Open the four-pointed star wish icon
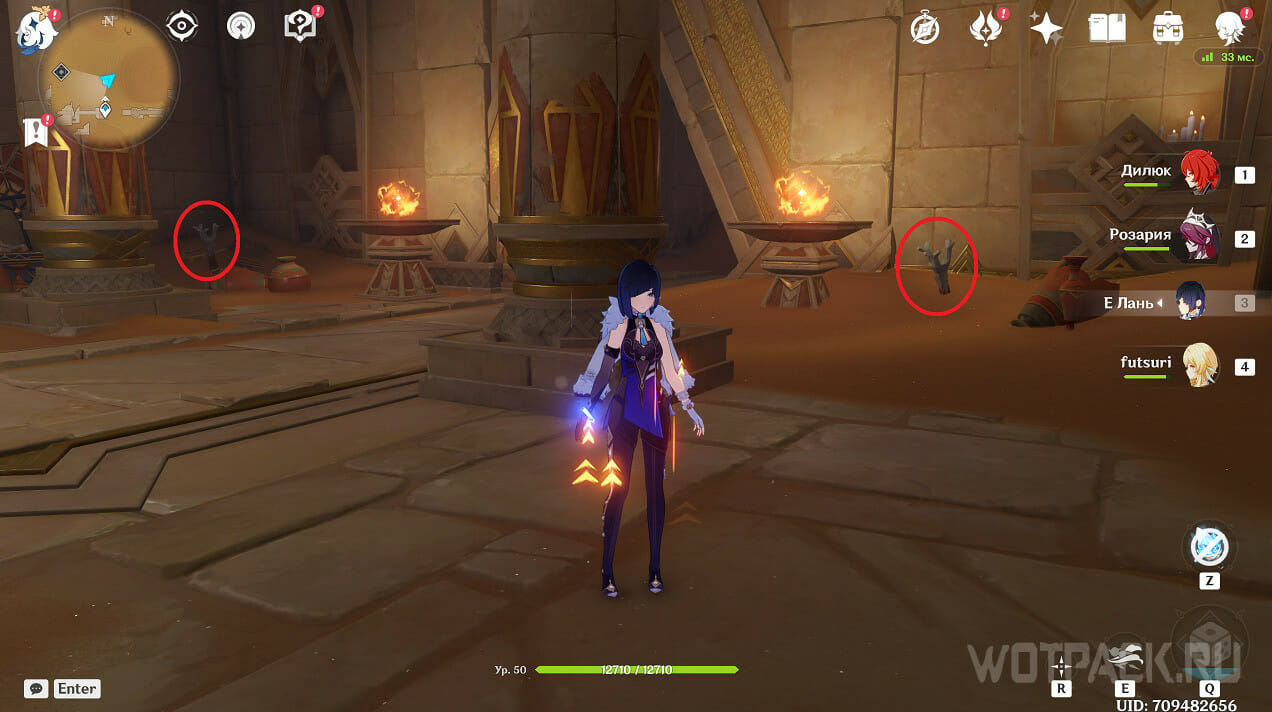Image resolution: width=1272 pixels, height=712 pixels. point(1046,28)
